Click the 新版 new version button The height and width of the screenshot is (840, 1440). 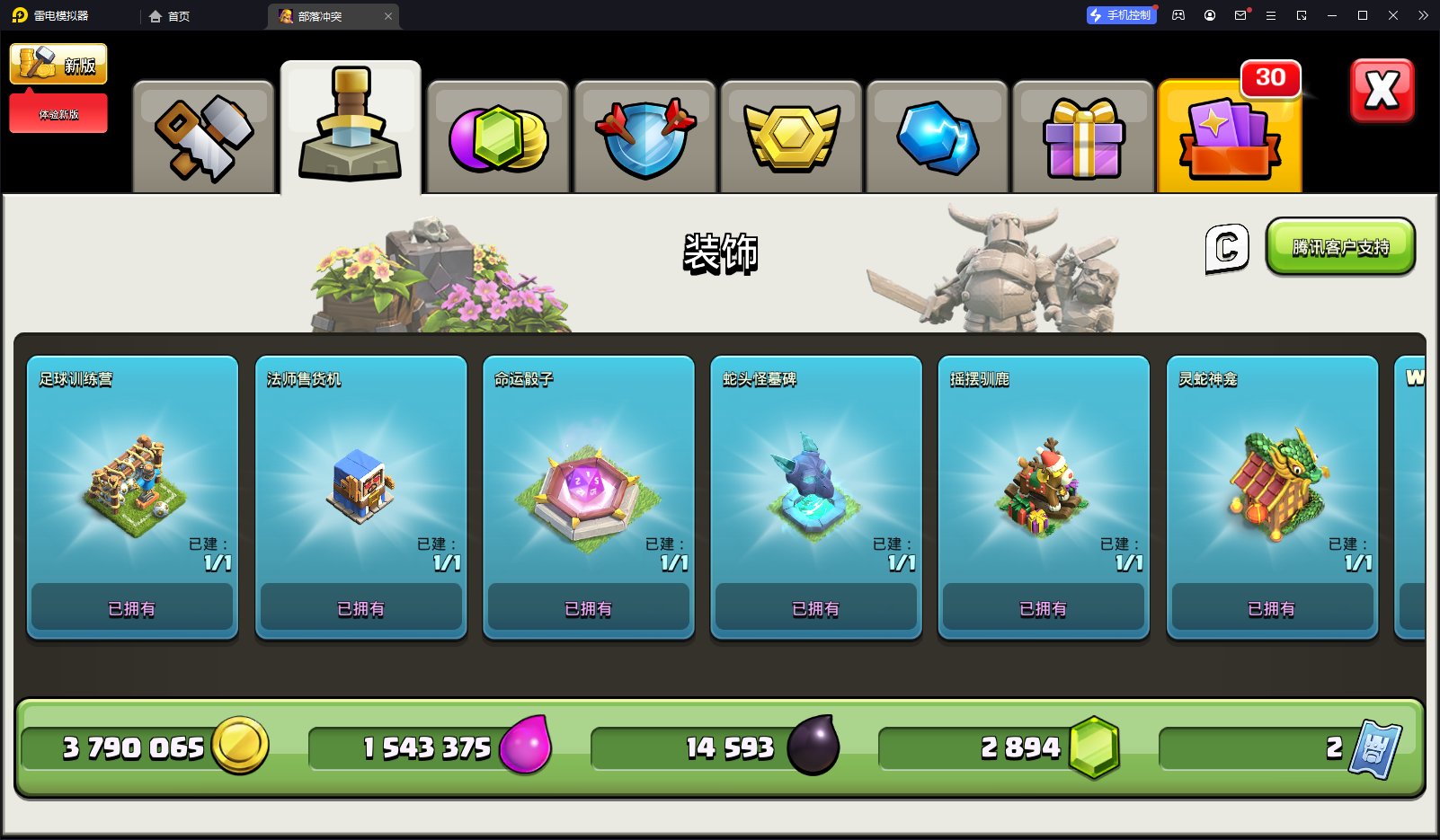(58, 64)
